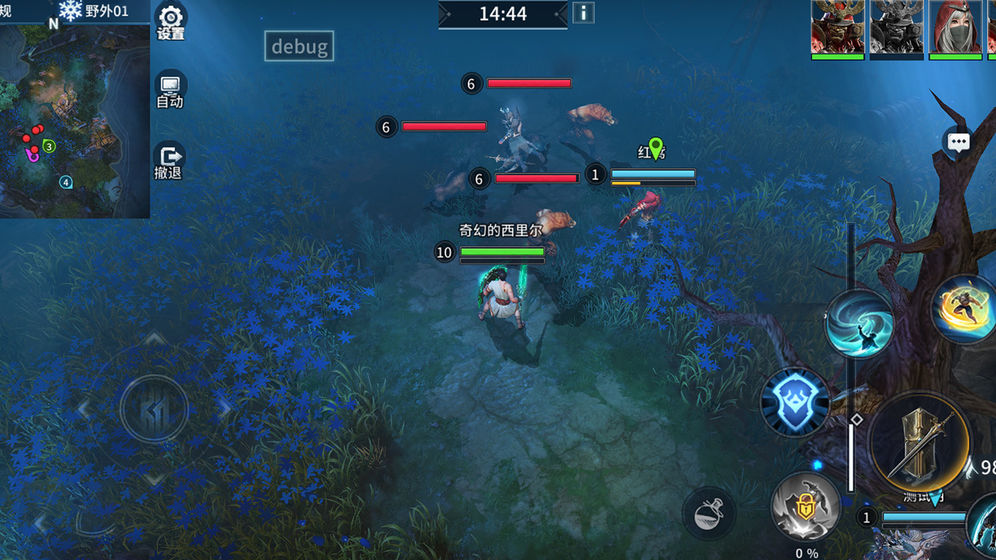
Task: Use the golden spinning strike skill
Action: pyautogui.click(x=966, y=309)
